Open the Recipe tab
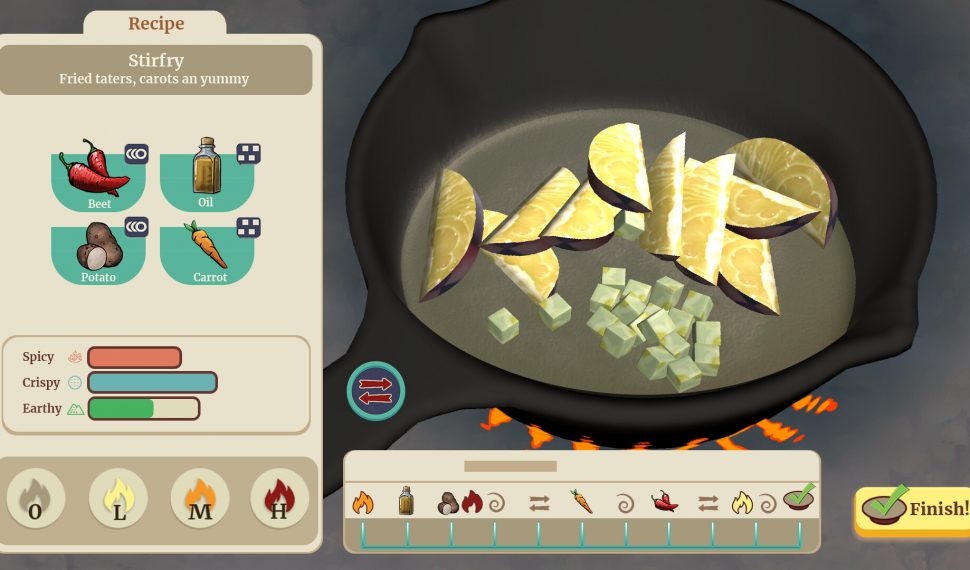The height and width of the screenshot is (570, 970). (155, 24)
